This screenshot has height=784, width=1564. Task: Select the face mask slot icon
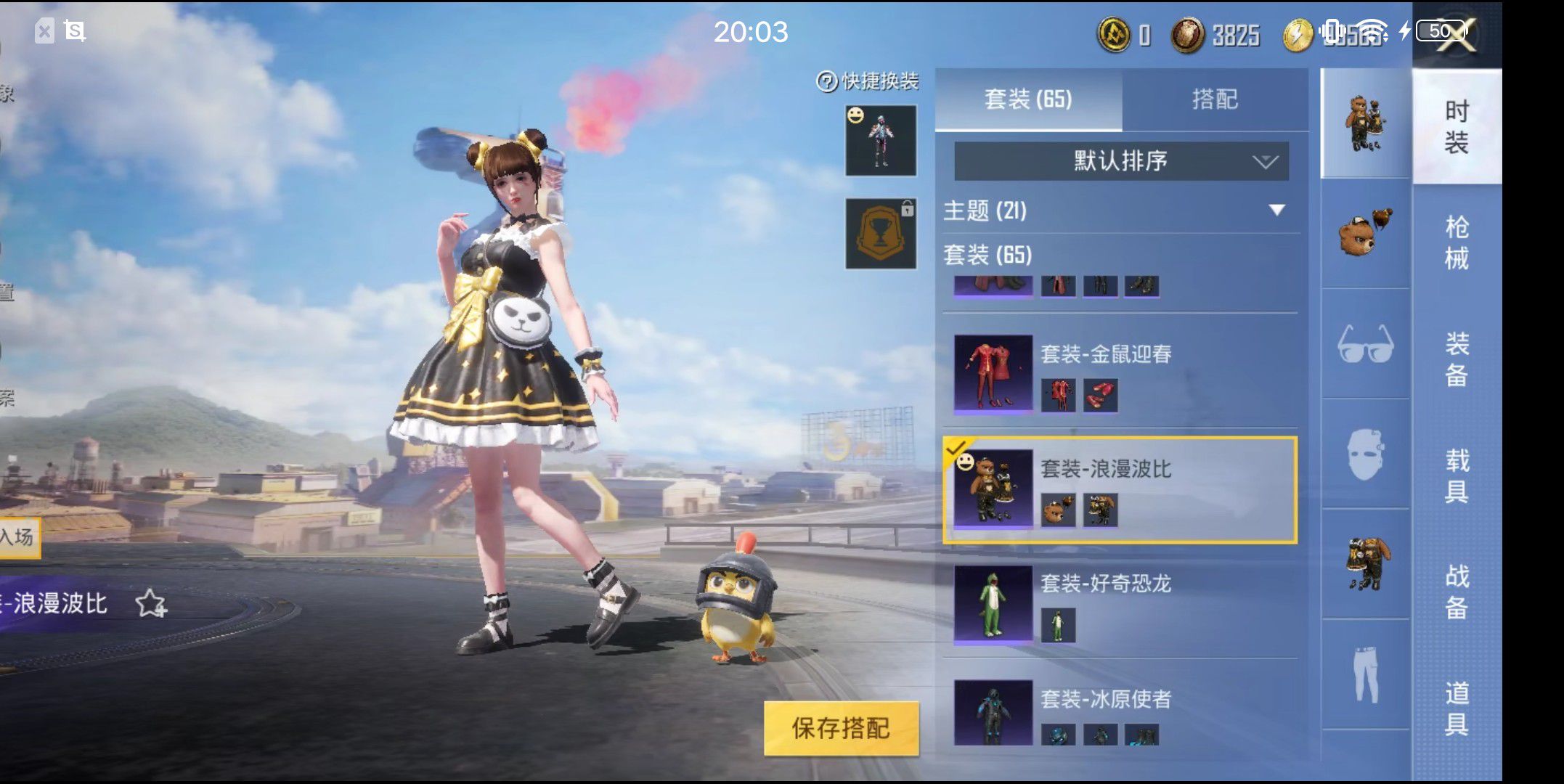1365,456
